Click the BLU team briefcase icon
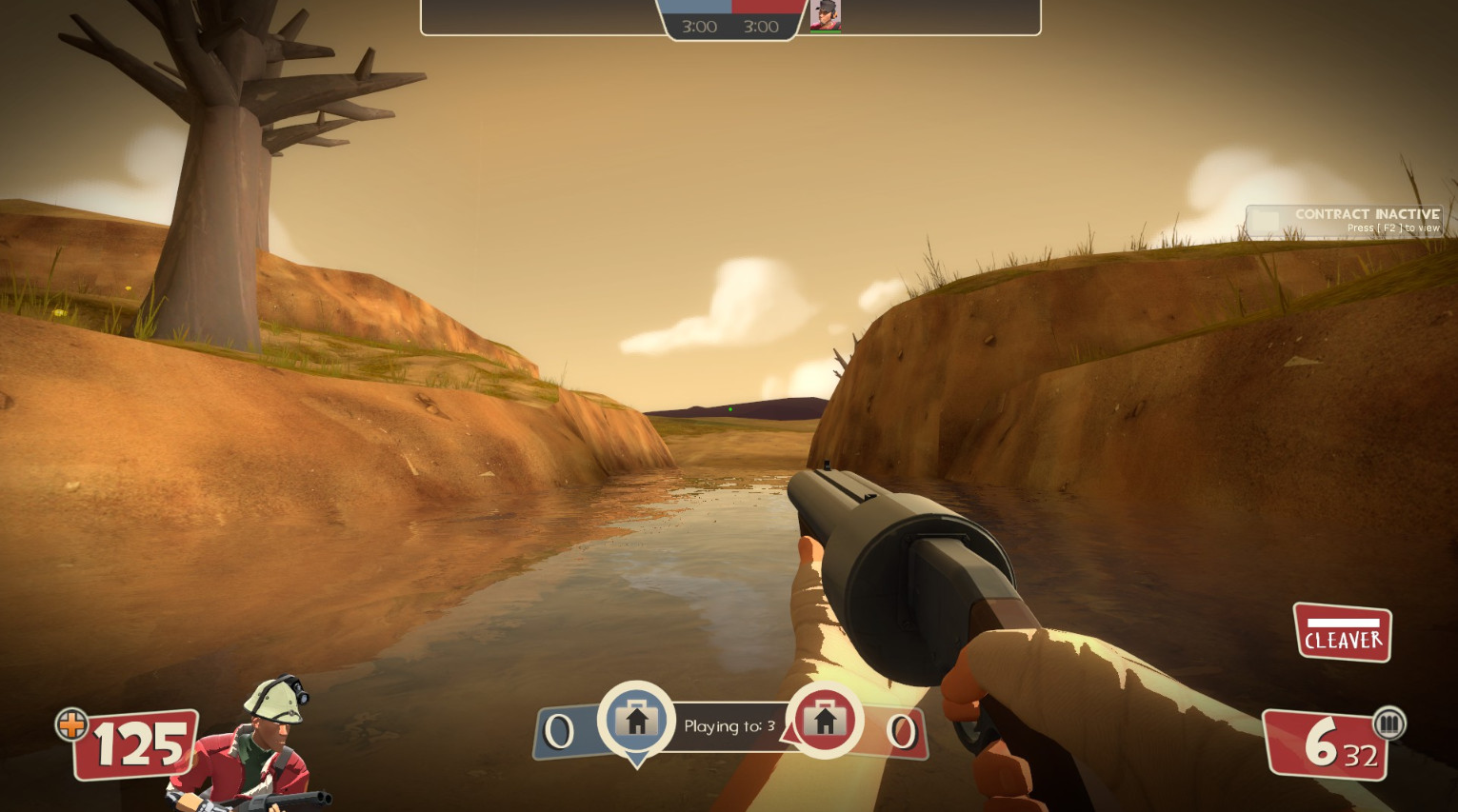The height and width of the screenshot is (812, 1458). click(x=636, y=721)
